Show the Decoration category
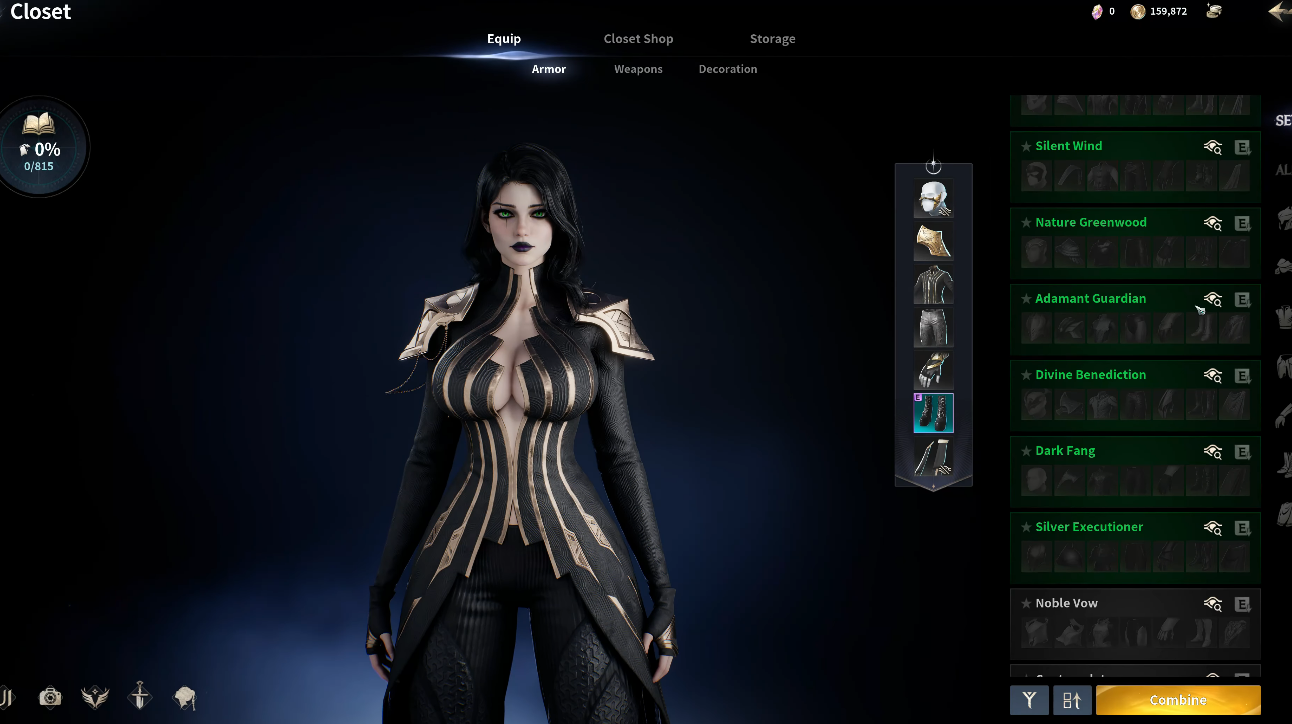The height and width of the screenshot is (724, 1292). tap(727, 69)
